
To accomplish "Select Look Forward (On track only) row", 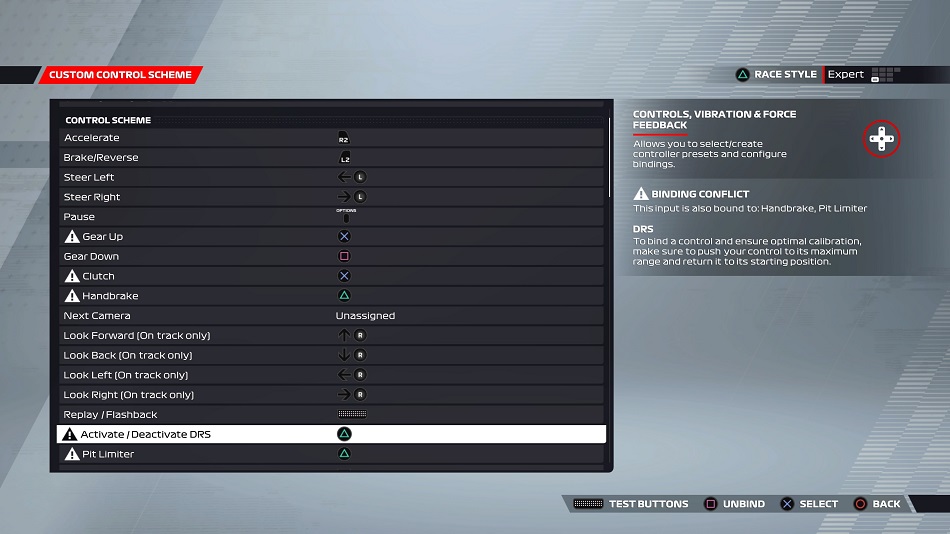I will click(330, 335).
